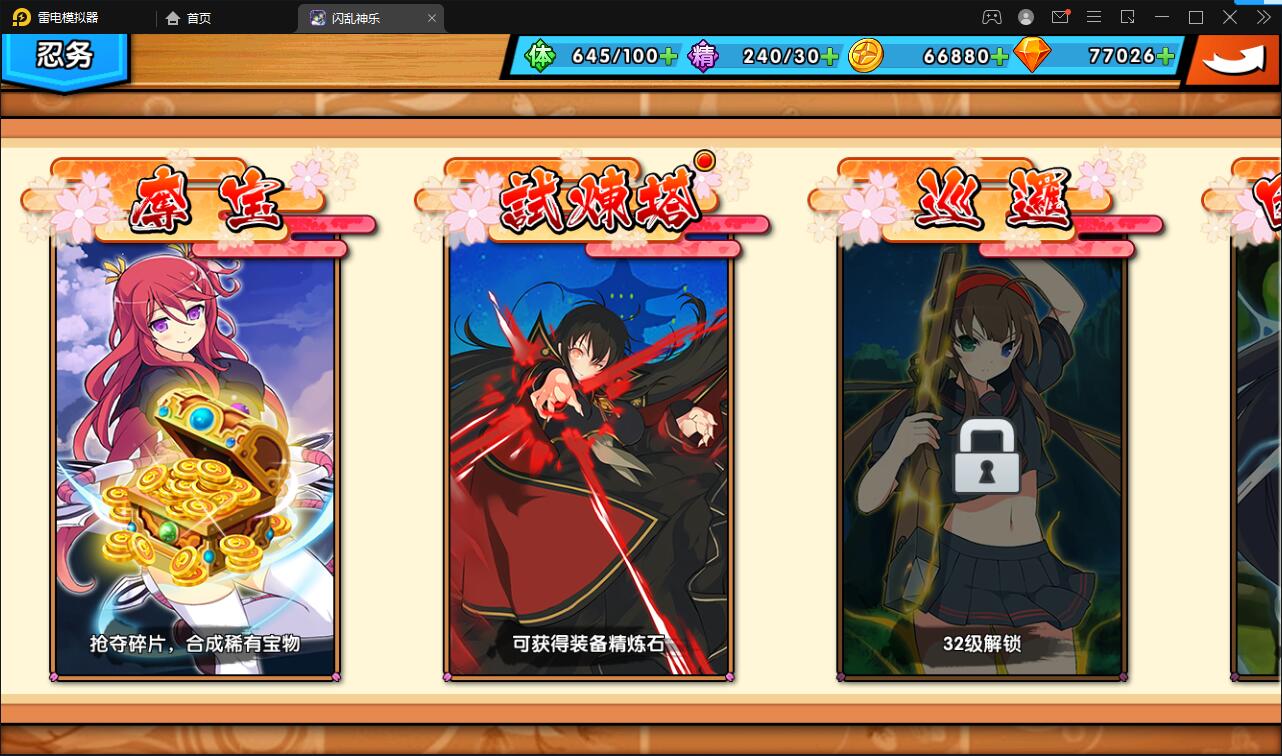Open the LDPlayer hamburger menu
Viewport: 1282px width, 756px height.
[x=1094, y=17]
